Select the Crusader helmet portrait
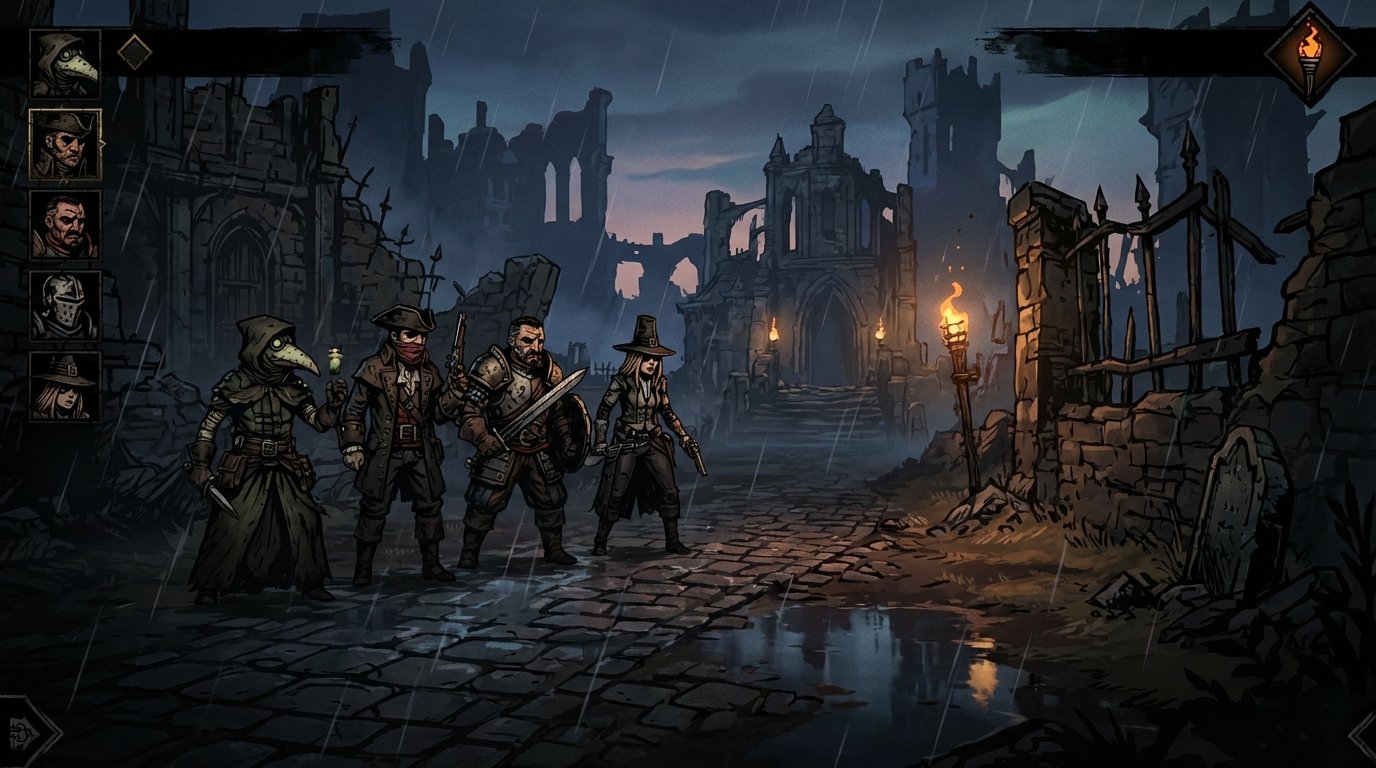This screenshot has height=768, width=1376. [65, 307]
